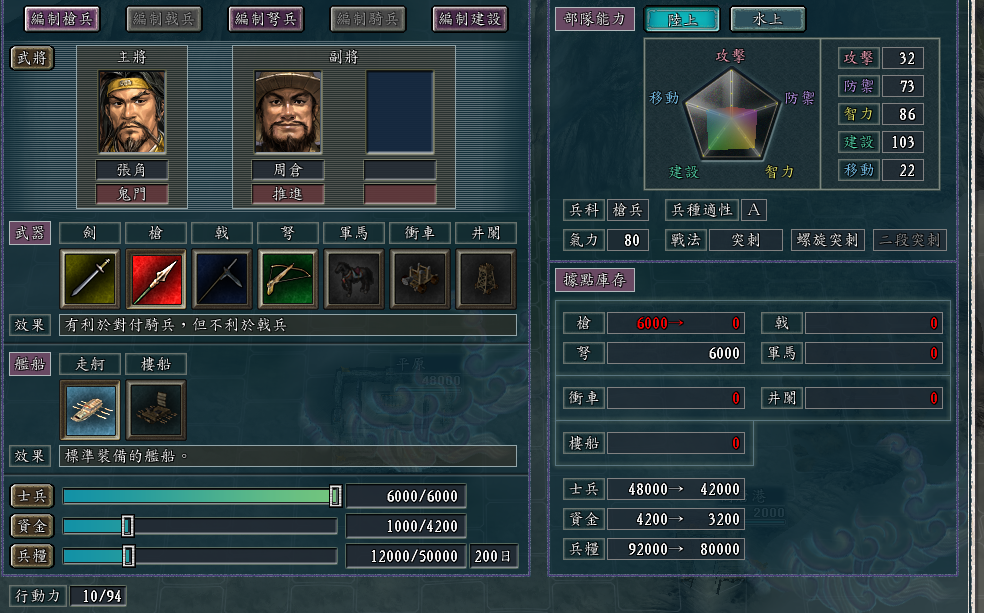Select the siege tower icon
The height and width of the screenshot is (613, 984).
tap(486, 279)
